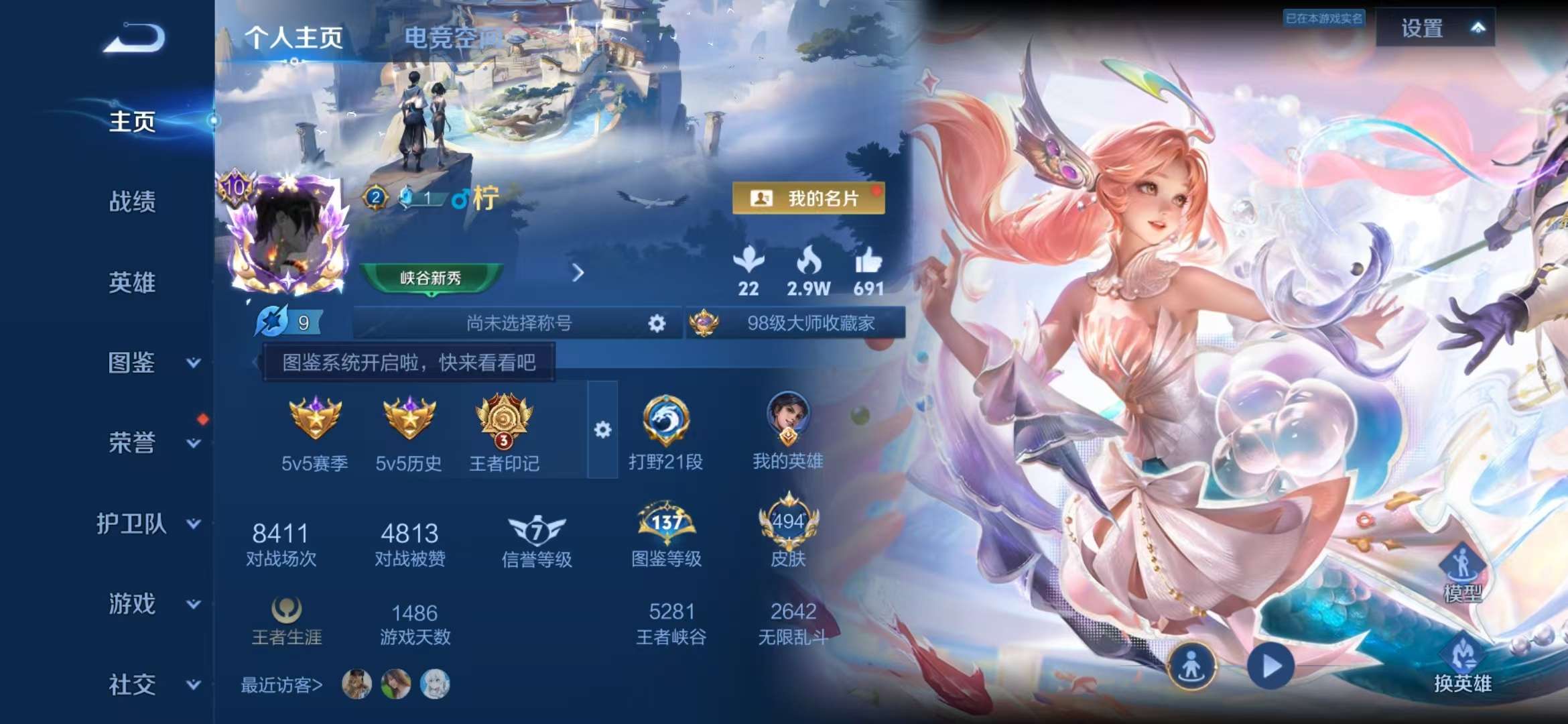
Task: Open title settings gear next to 尚未选择称号
Action: [x=655, y=322]
